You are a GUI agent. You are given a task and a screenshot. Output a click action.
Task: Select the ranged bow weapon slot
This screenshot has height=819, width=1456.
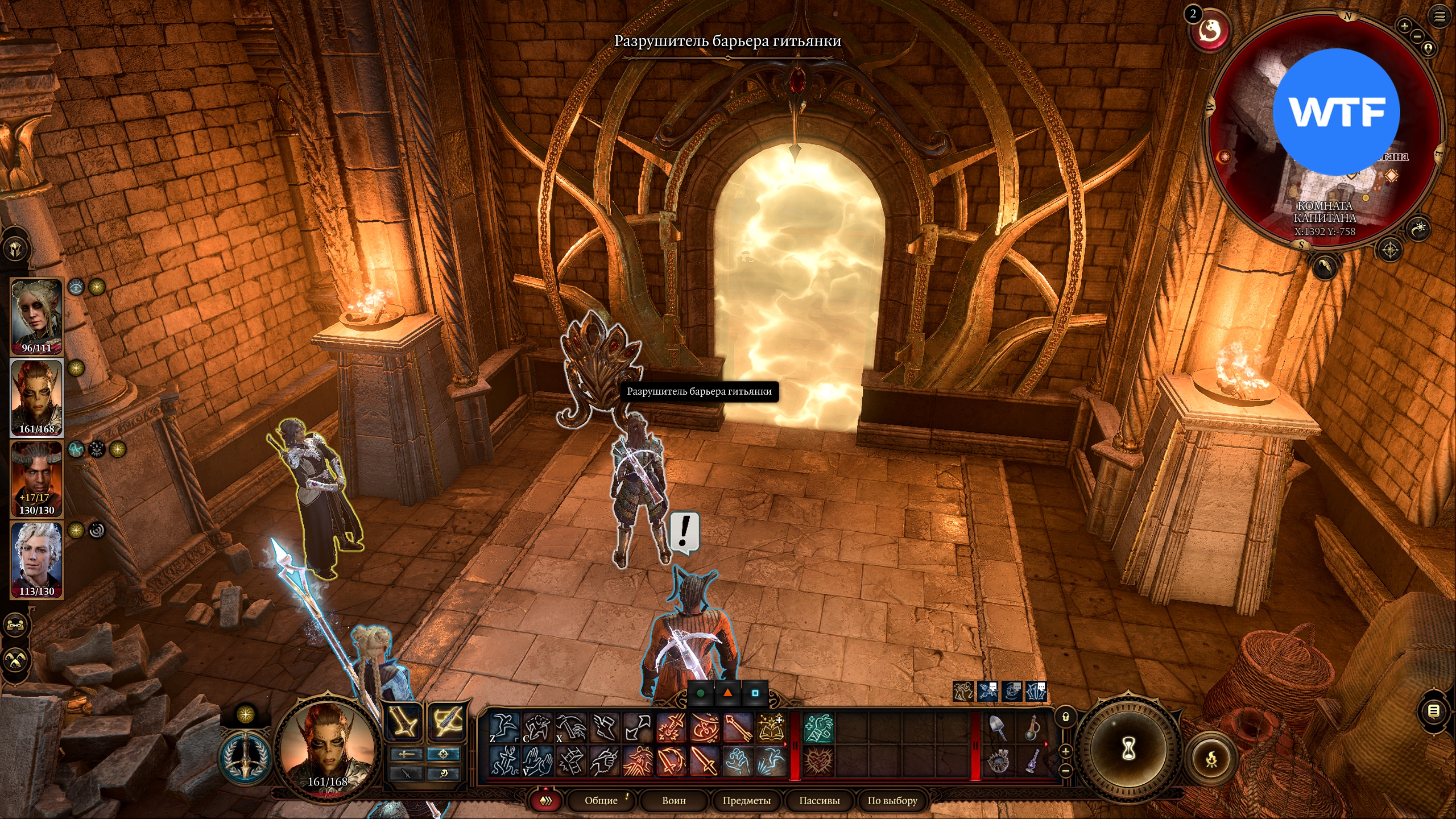click(447, 722)
